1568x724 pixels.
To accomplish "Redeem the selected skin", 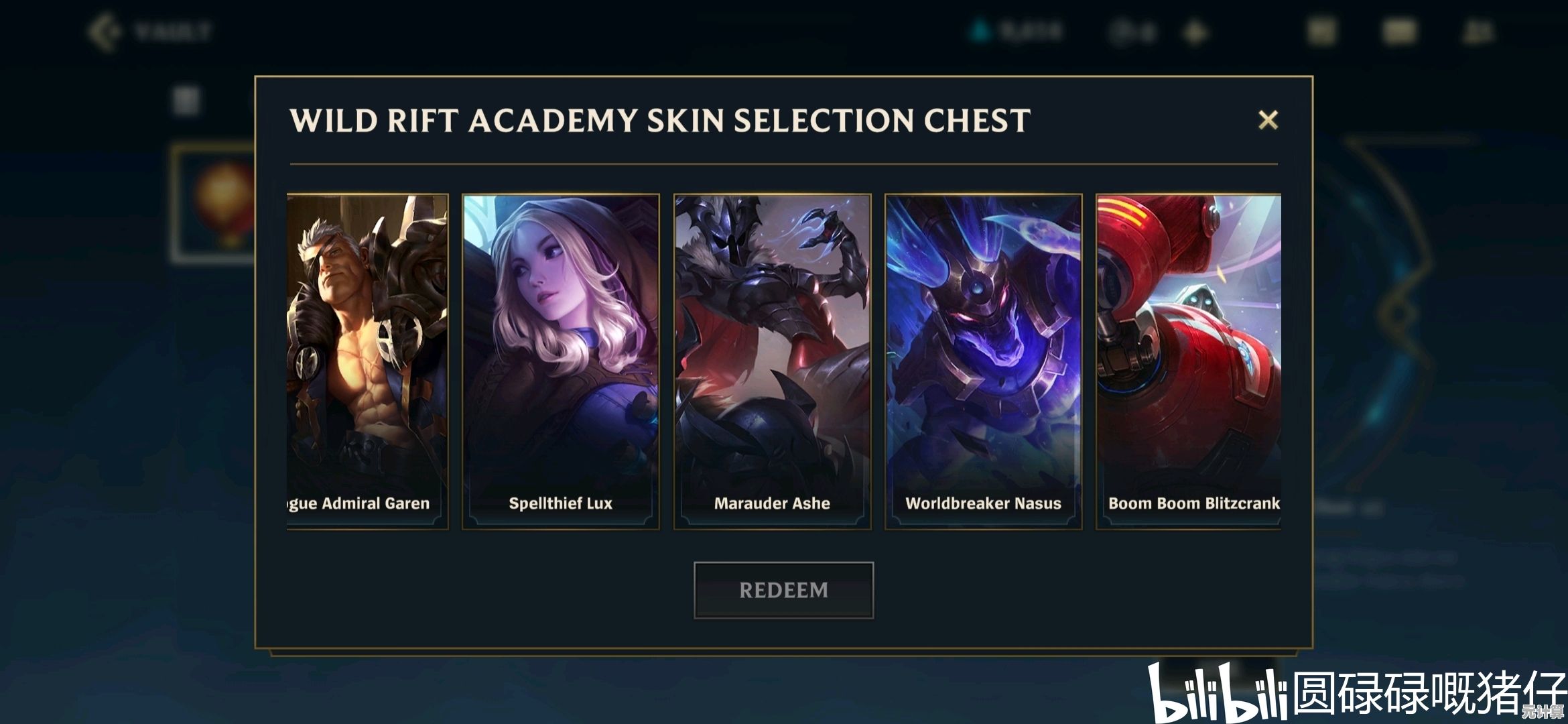I will 783,590.
